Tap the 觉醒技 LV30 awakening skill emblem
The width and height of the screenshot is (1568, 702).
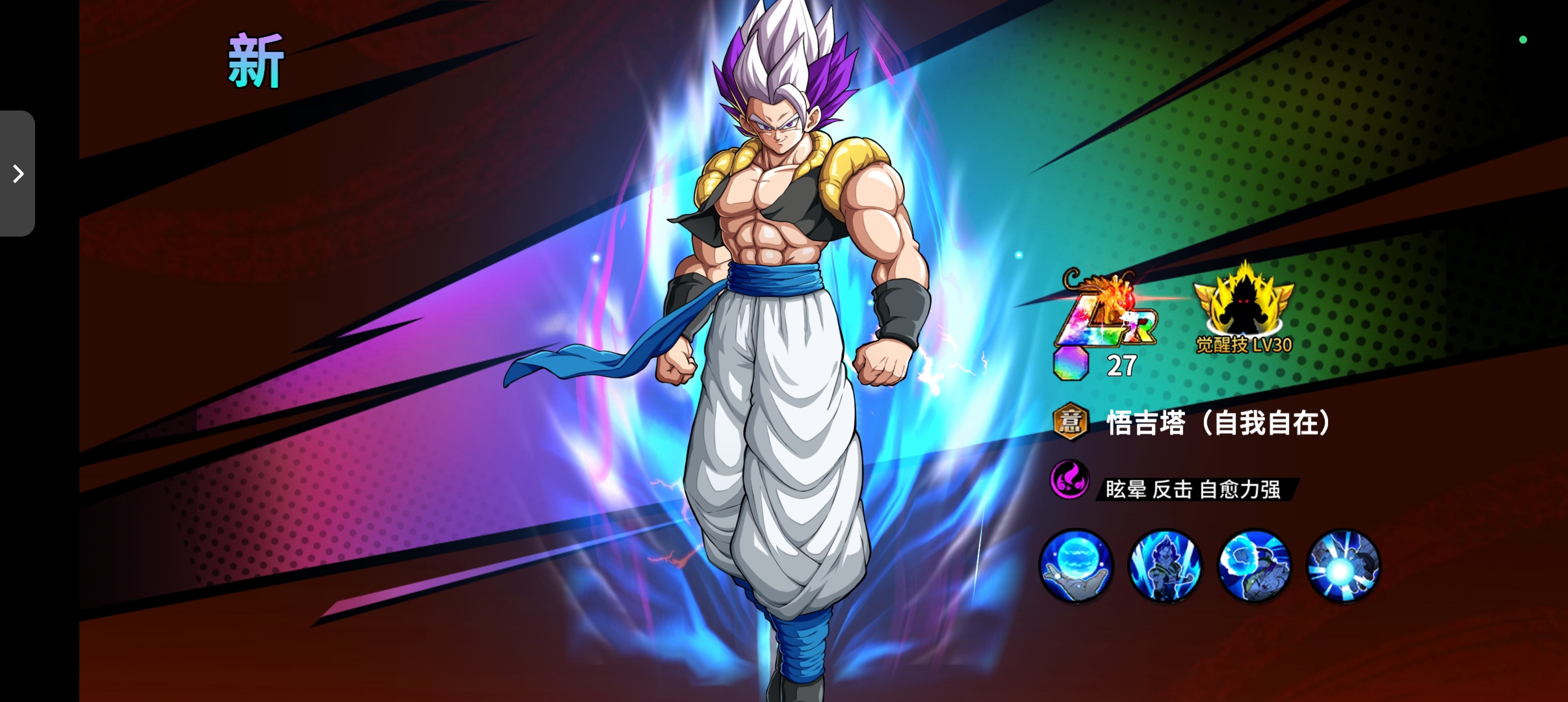click(x=1244, y=308)
